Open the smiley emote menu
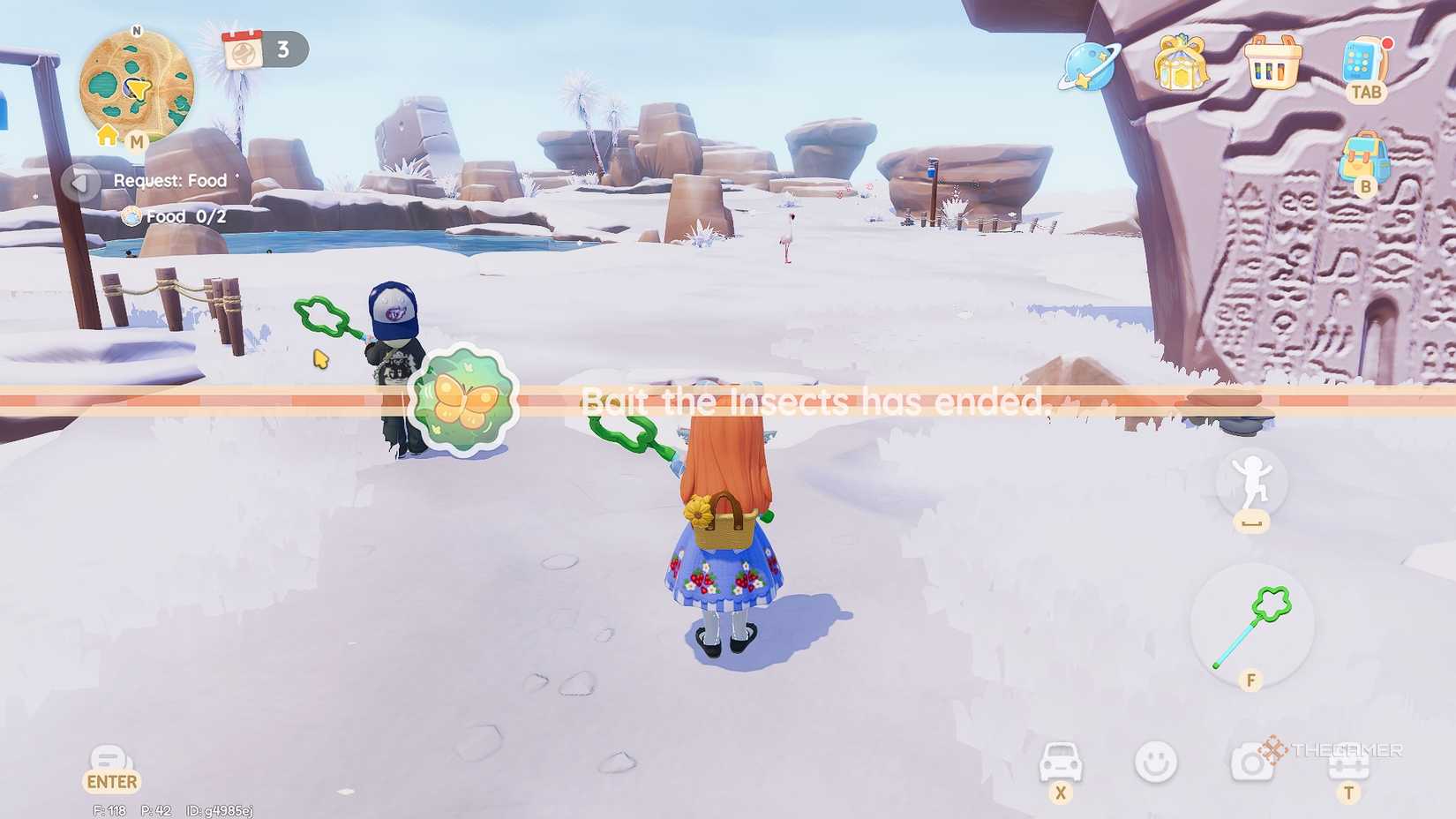This screenshot has height=819, width=1456. pyautogui.click(x=1156, y=761)
